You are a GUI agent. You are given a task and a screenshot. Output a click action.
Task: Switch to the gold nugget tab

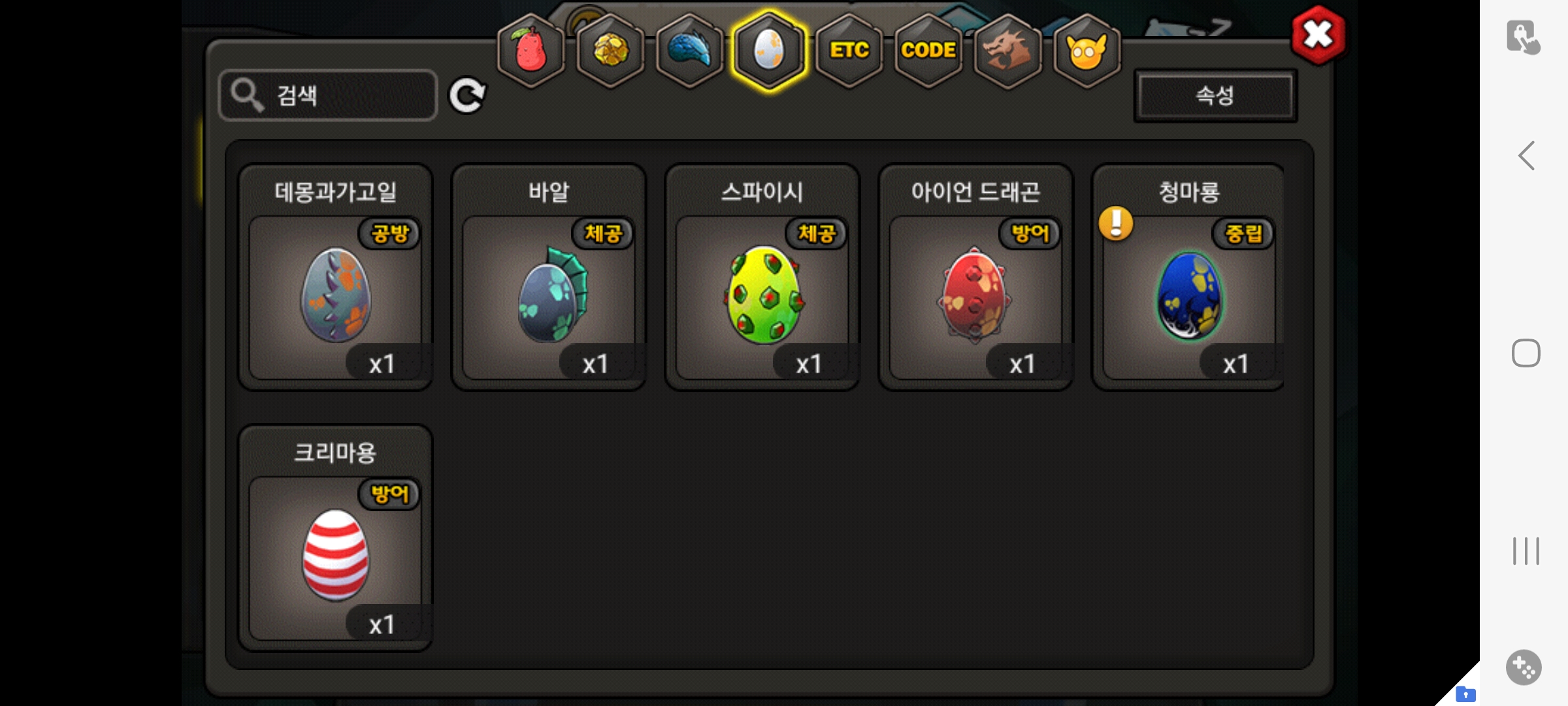tap(611, 50)
